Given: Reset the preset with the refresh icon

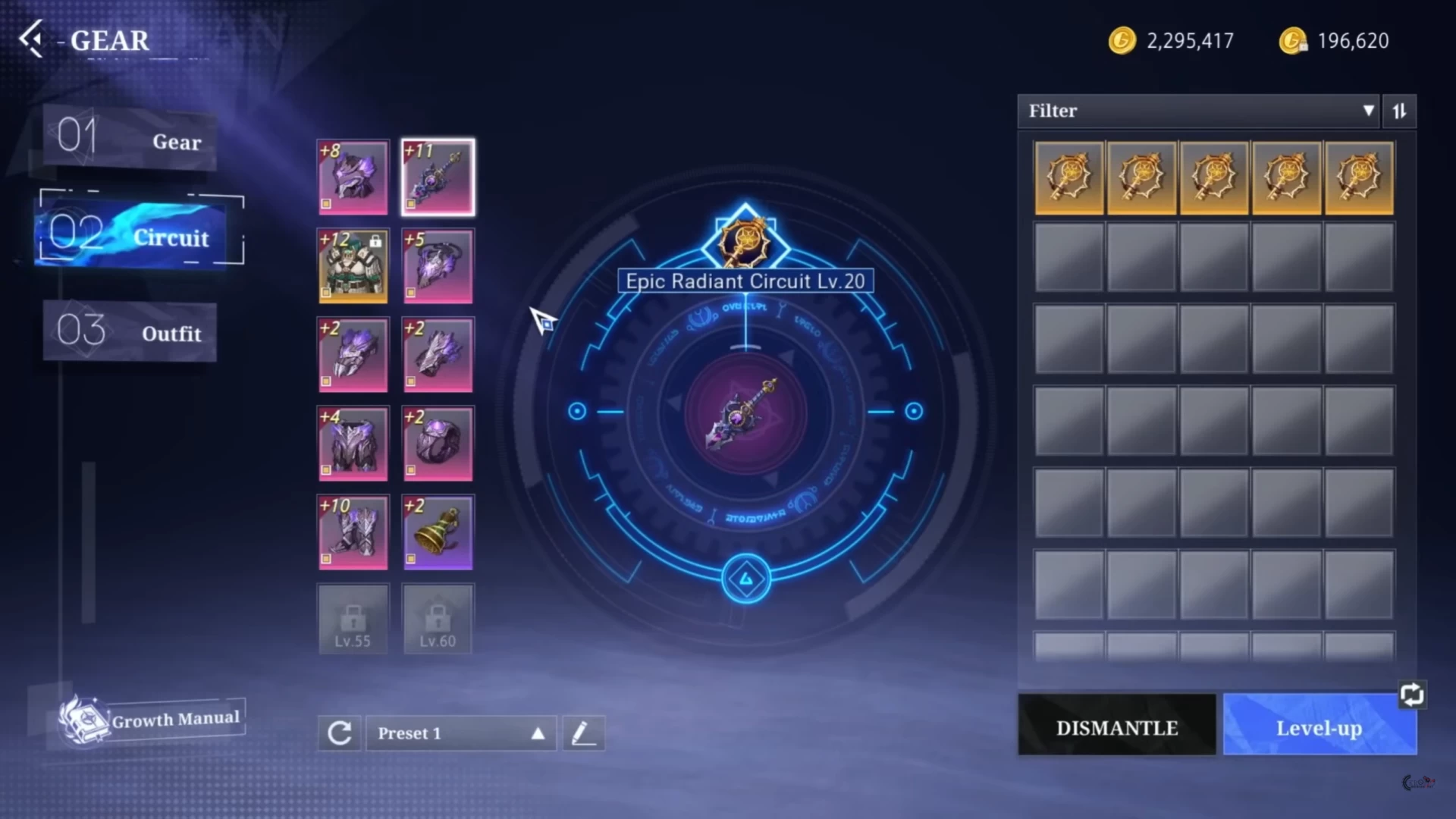Looking at the screenshot, I should 340,733.
